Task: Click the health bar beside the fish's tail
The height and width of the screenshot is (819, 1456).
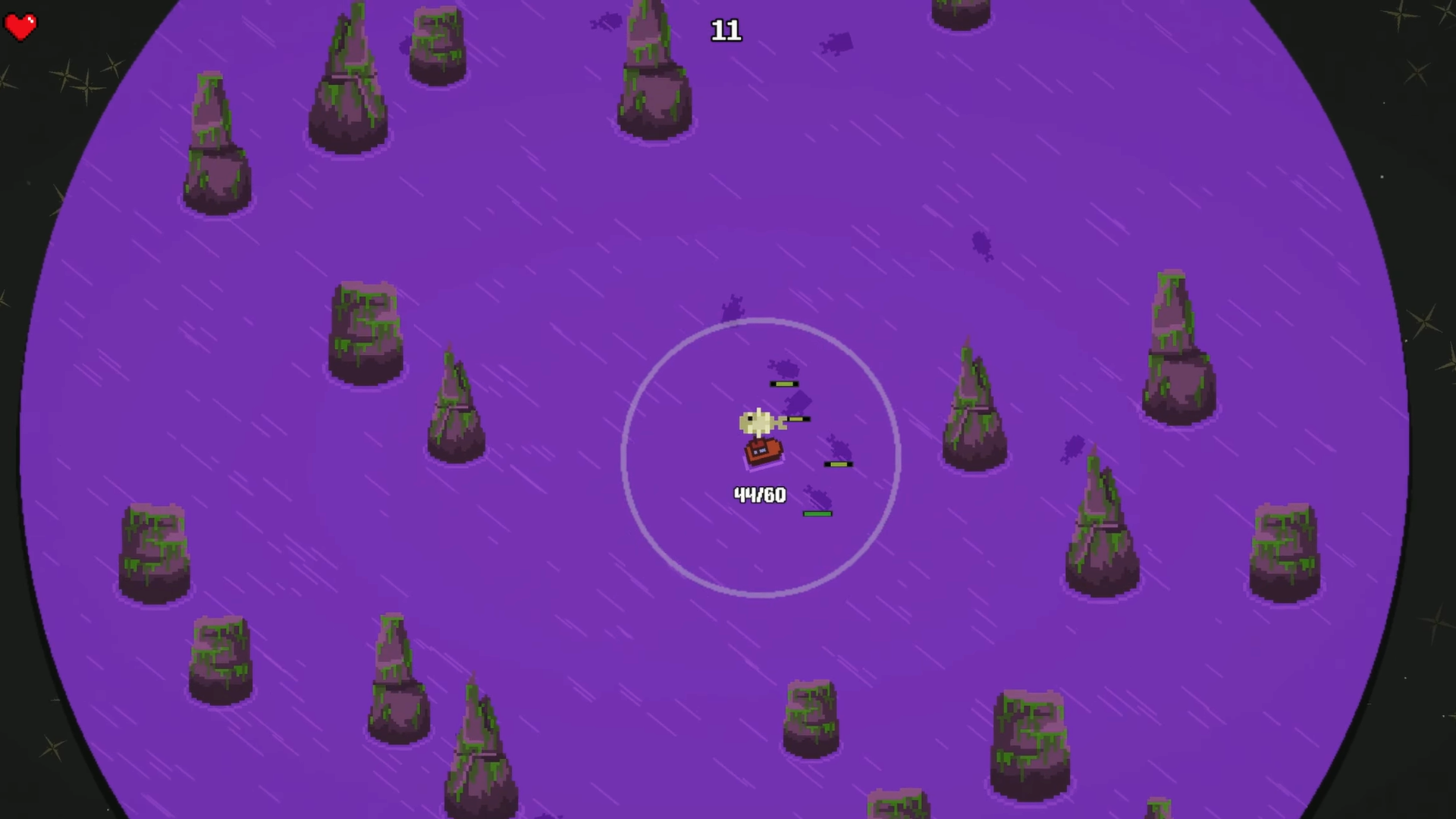Action: point(797,418)
